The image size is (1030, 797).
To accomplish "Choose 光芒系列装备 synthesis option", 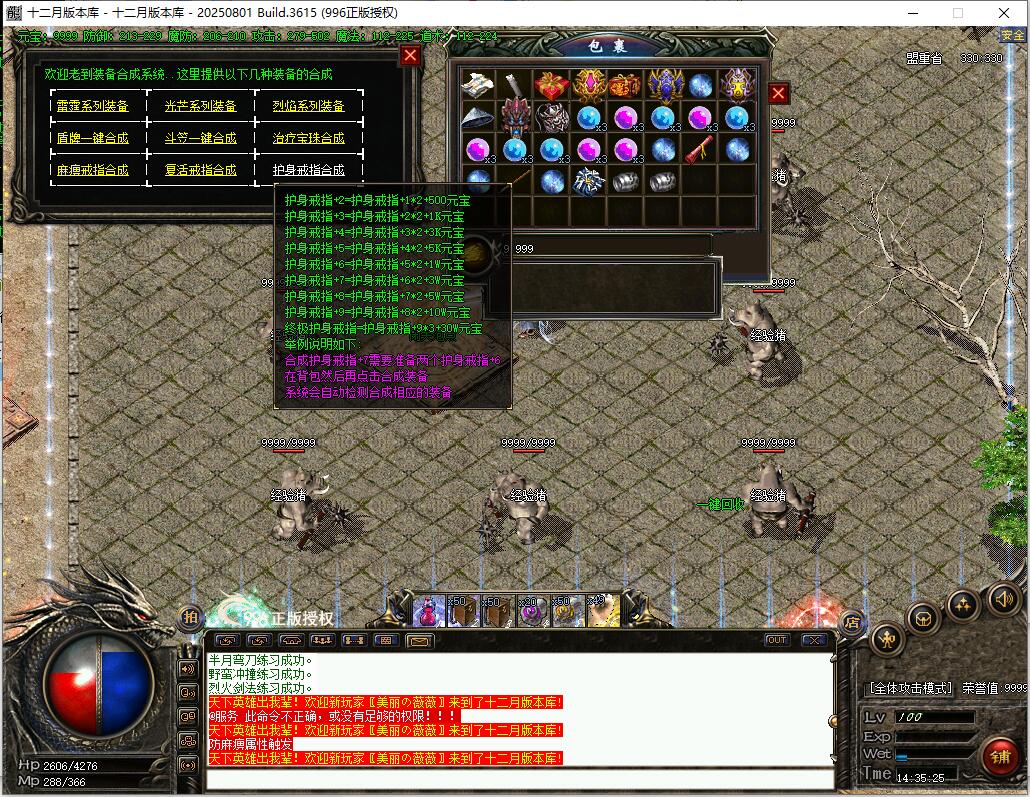I will 200,106.
